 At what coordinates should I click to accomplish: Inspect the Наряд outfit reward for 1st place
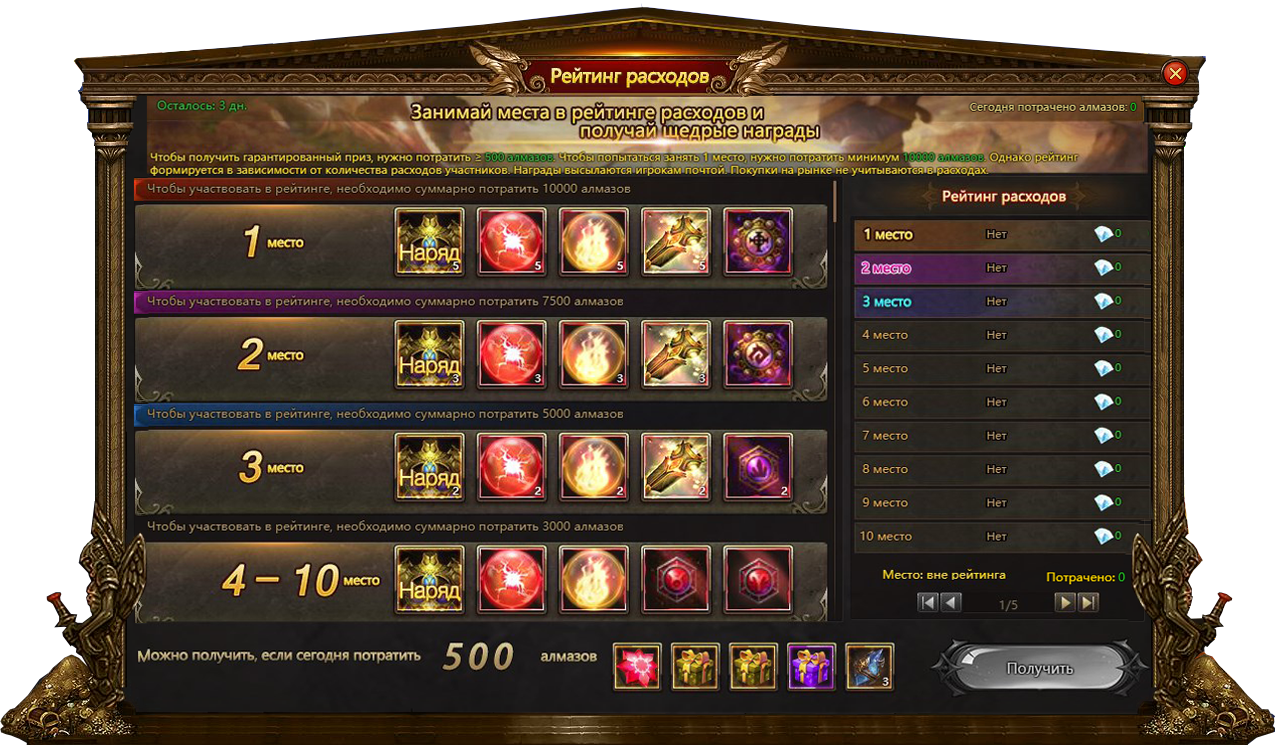[x=430, y=242]
